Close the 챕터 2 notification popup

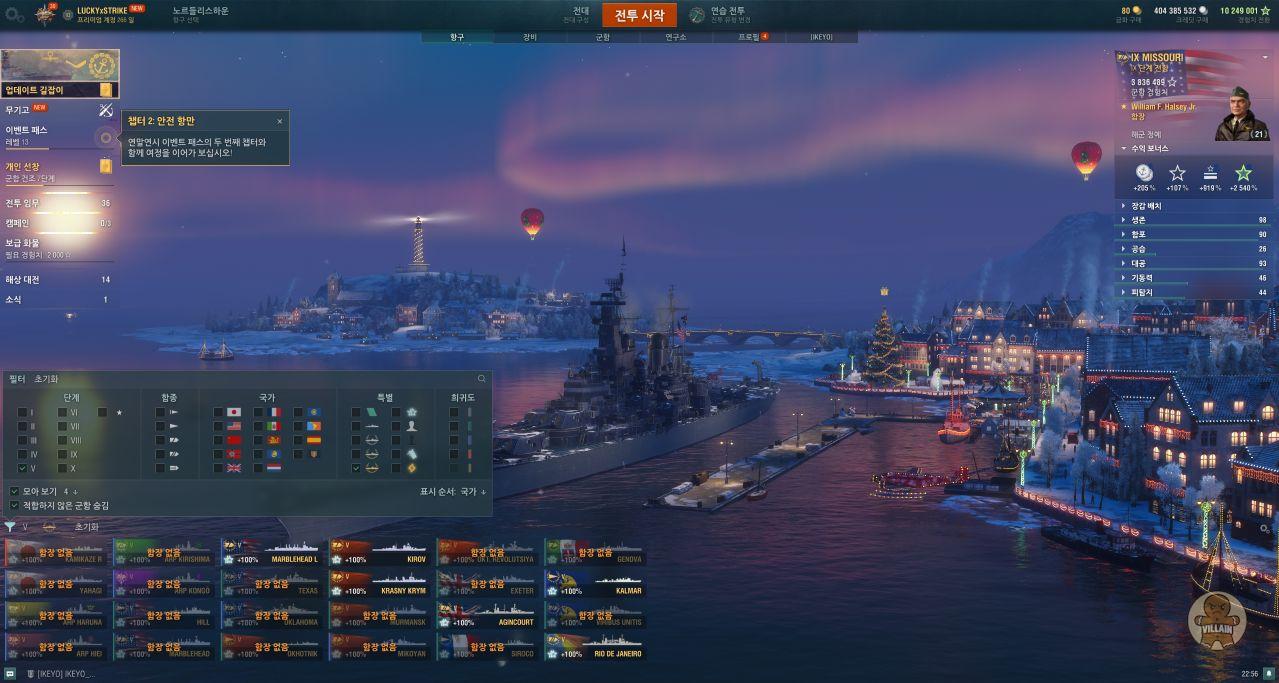click(x=280, y=121)
